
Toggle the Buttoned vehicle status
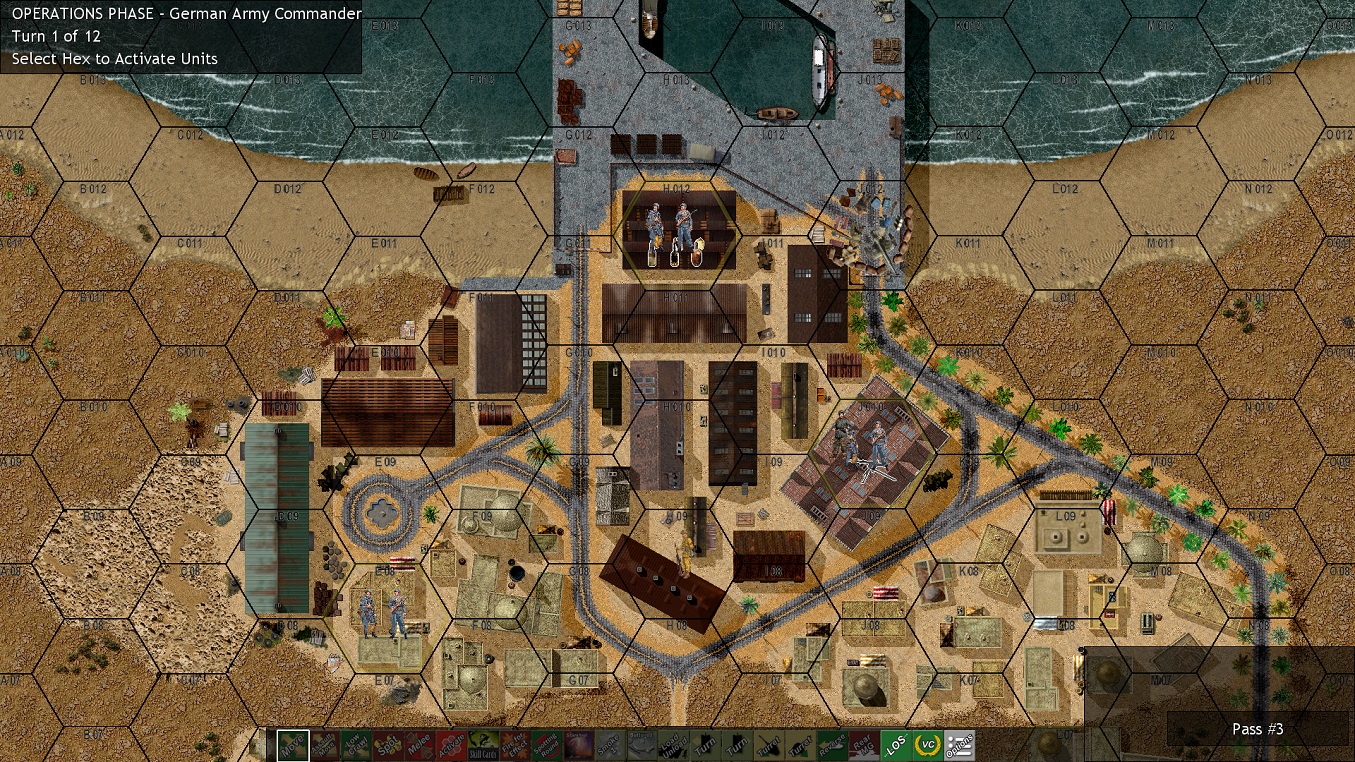click(x=642, y=745)
